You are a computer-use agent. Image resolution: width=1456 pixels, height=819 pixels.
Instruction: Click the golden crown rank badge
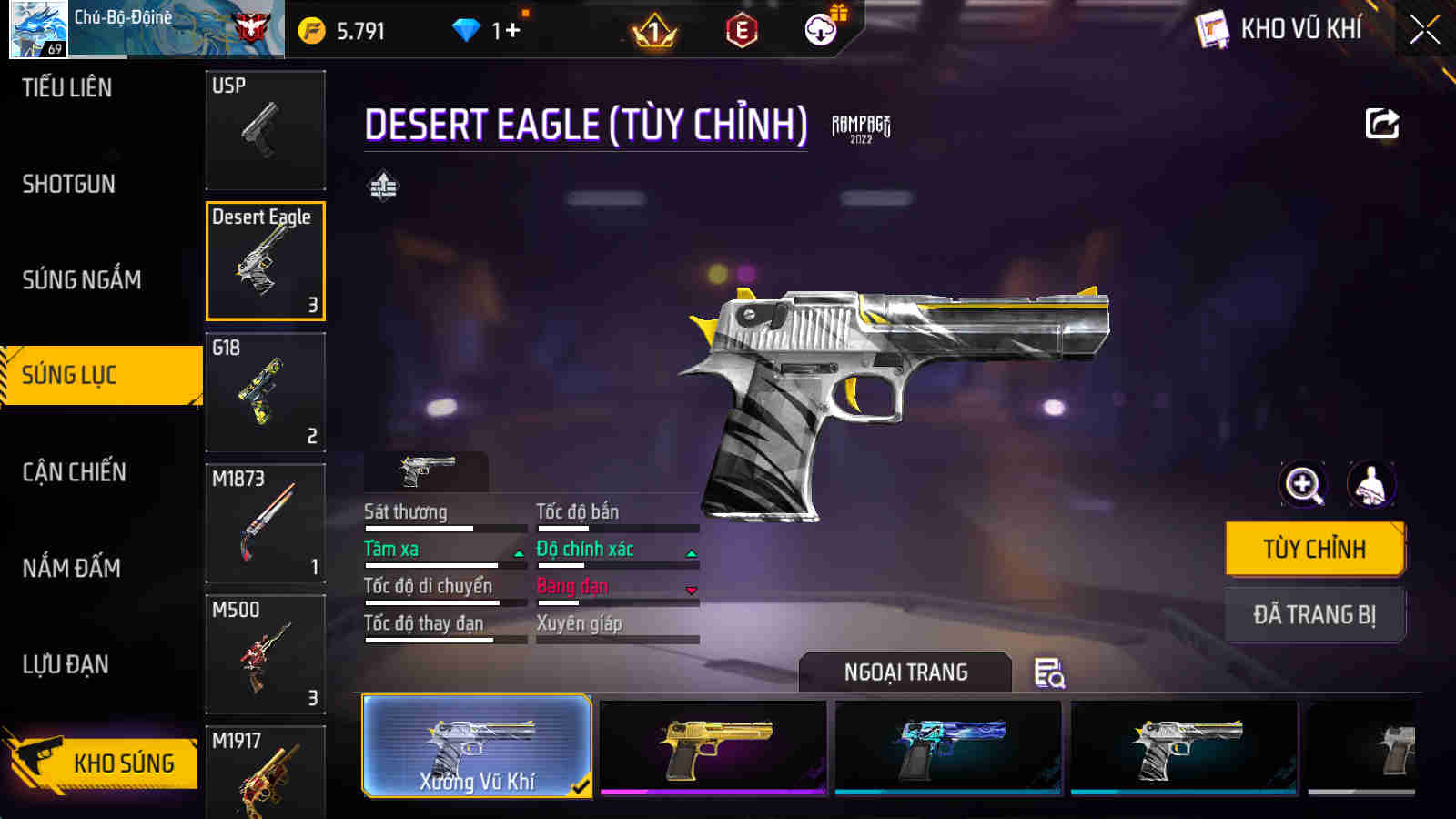point(652,28)
